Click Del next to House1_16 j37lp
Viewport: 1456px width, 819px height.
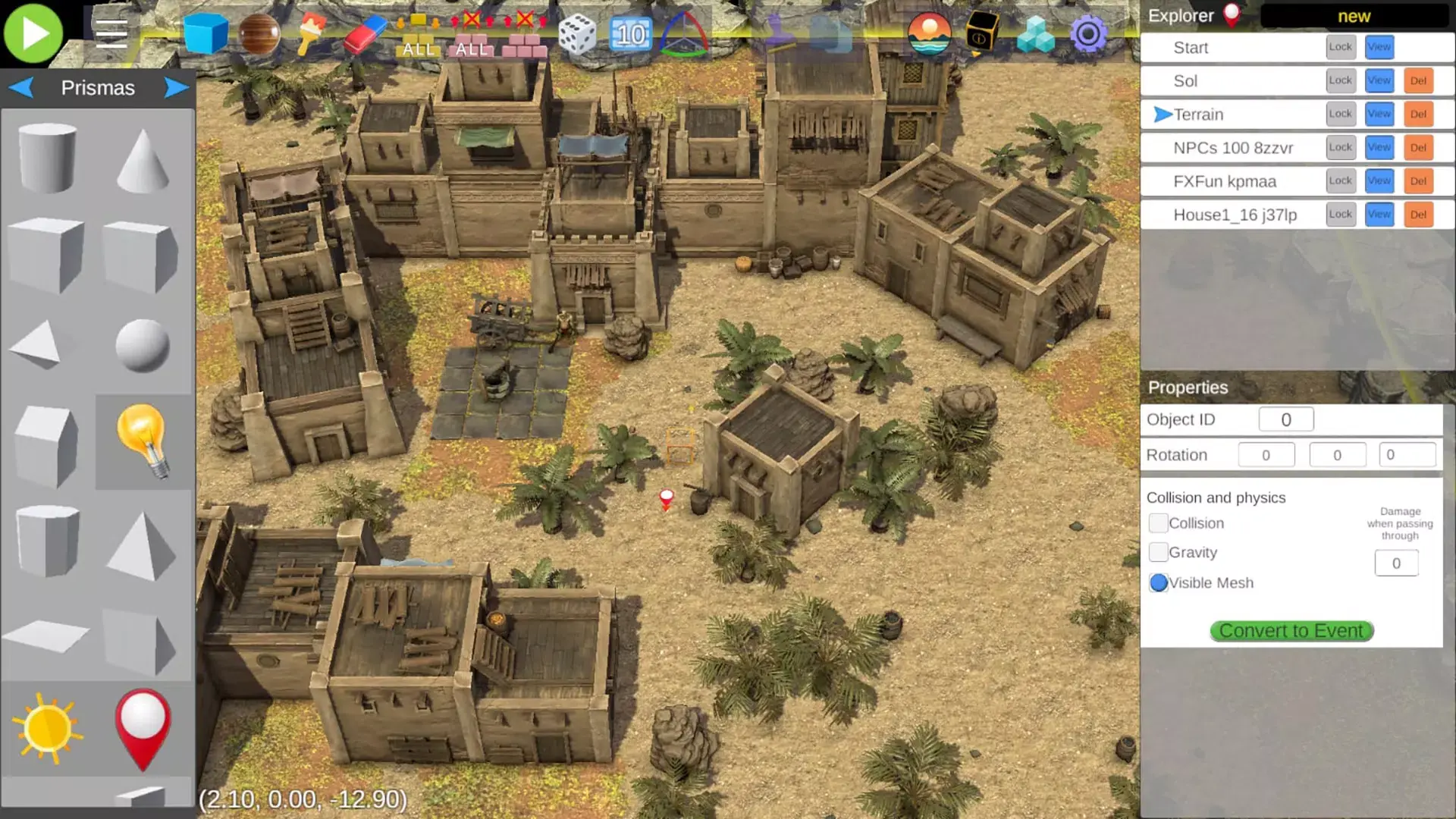(1419, 215)
